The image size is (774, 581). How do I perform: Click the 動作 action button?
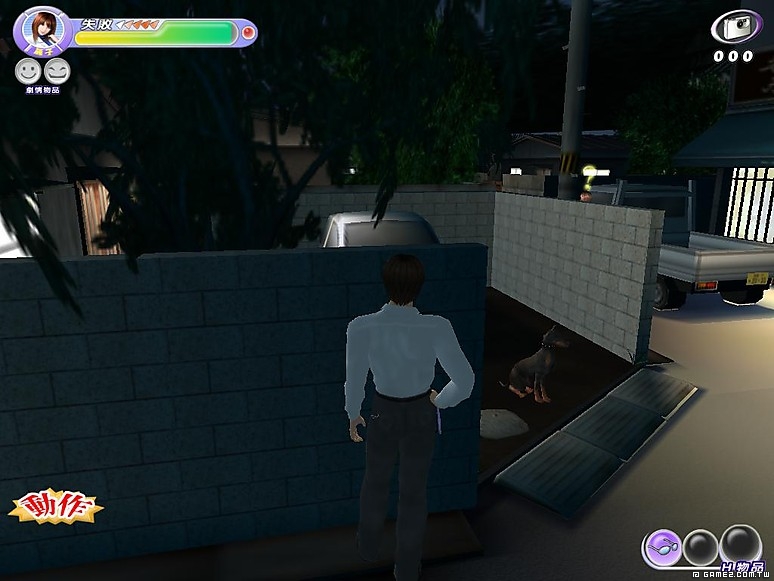point(56,507)
